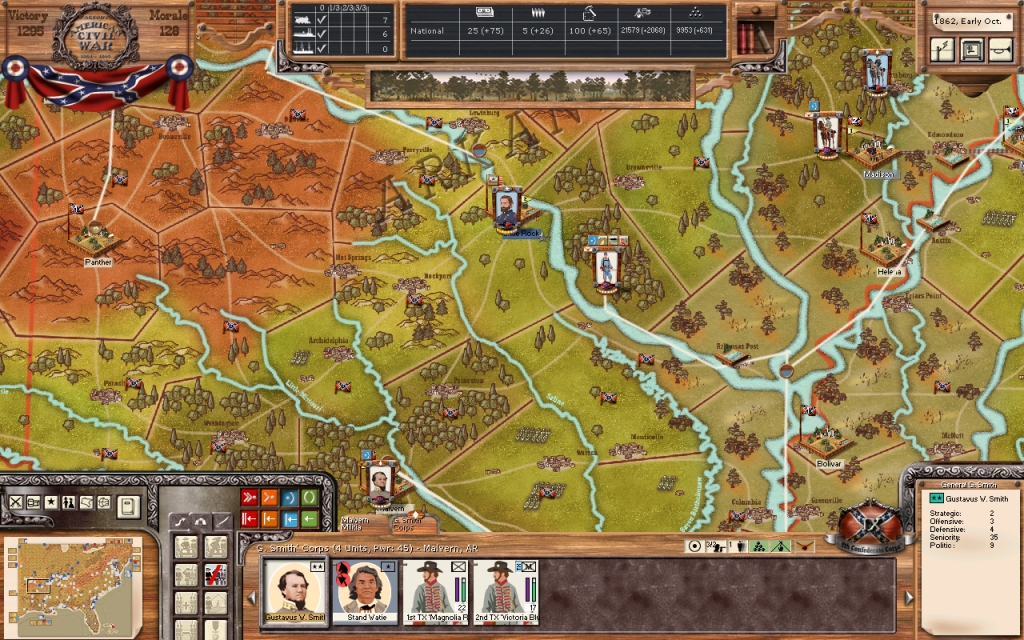Set green passive posture
This screenshot has height=640, width=1024.
click(309, 497)
